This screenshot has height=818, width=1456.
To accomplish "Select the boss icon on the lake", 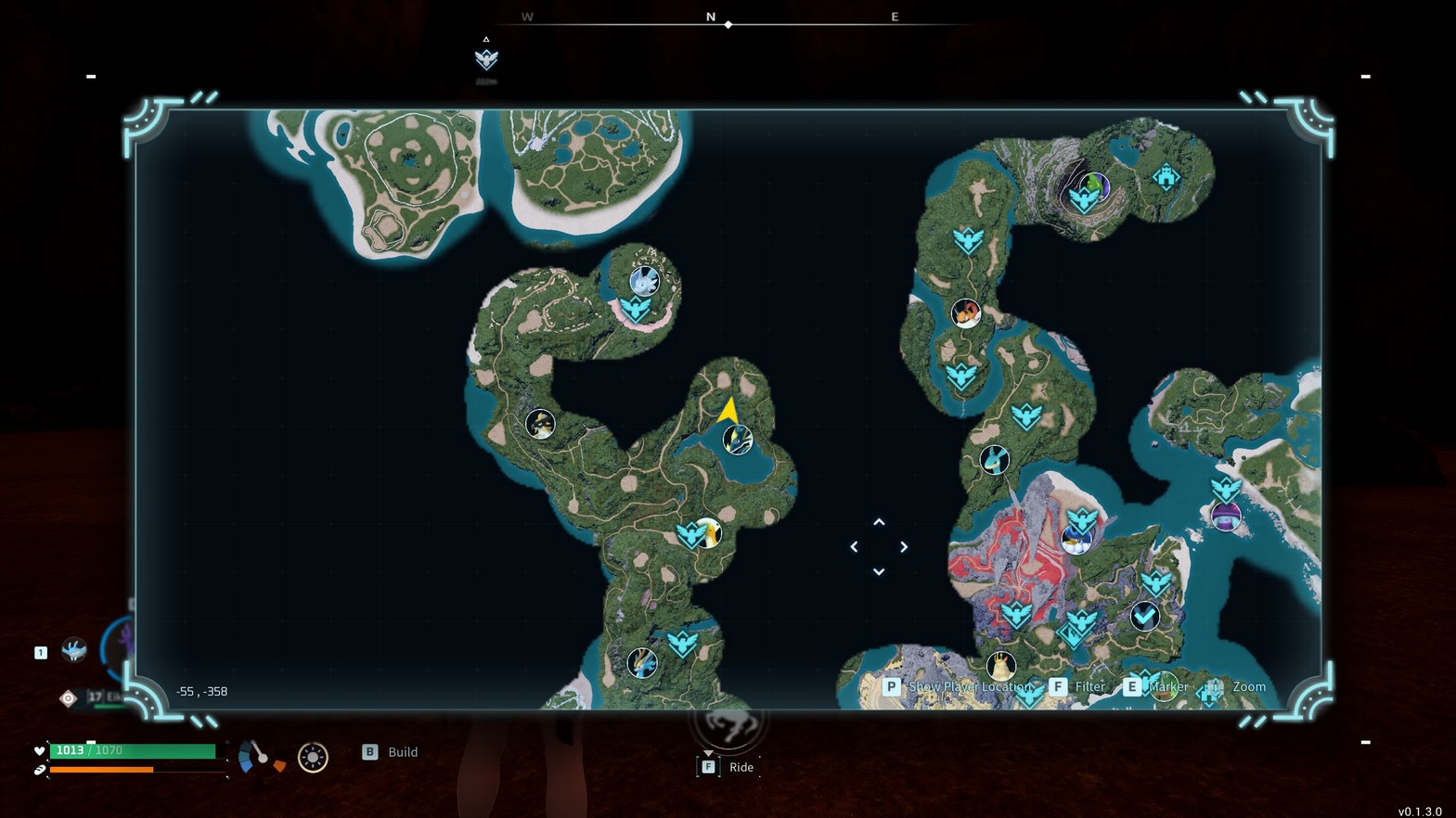I will [x=738, y=440].
